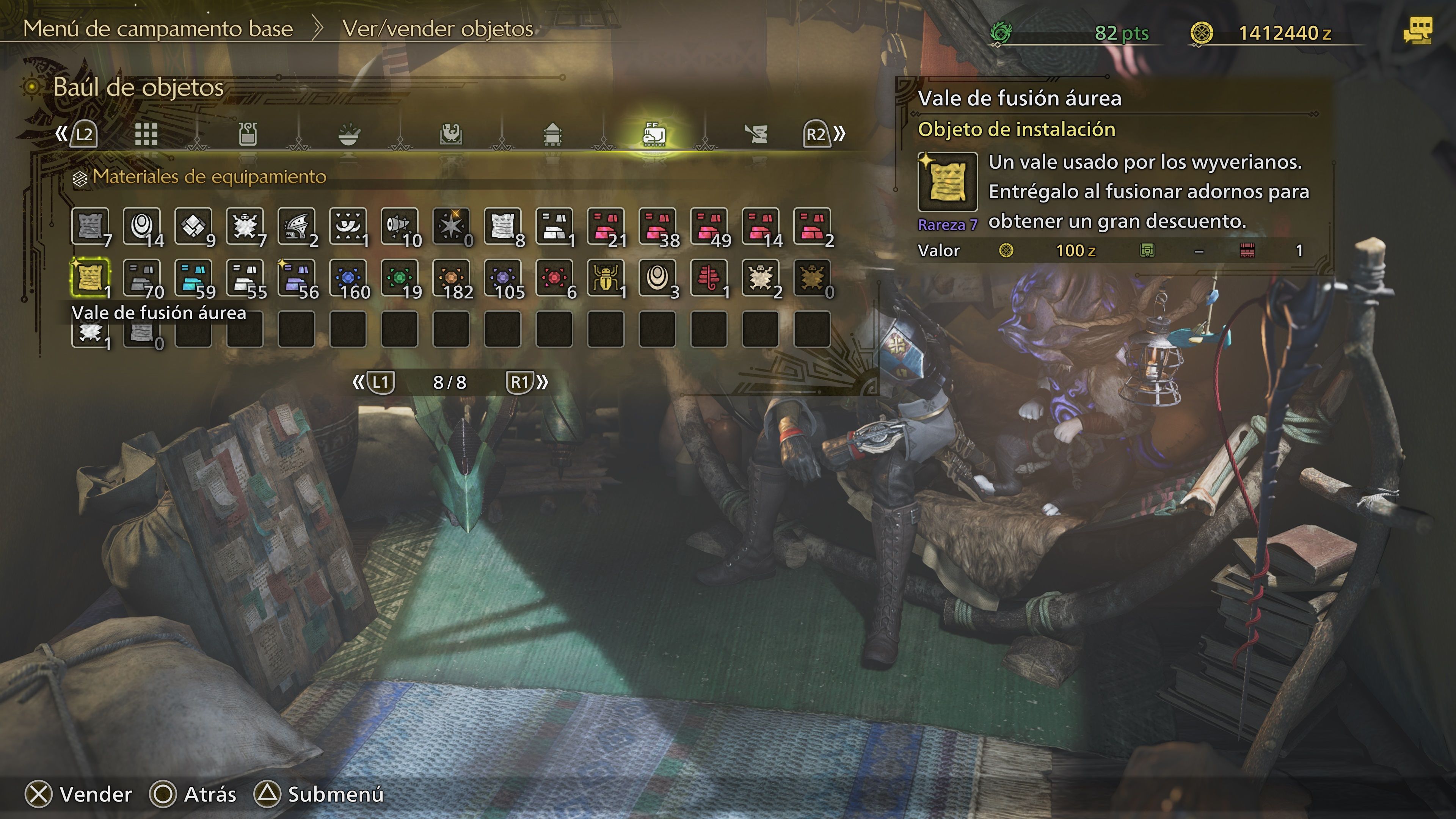This screenshot has height=819, width=1456.
Task: Pick the purple gem slot with 105
Action: 502,277
